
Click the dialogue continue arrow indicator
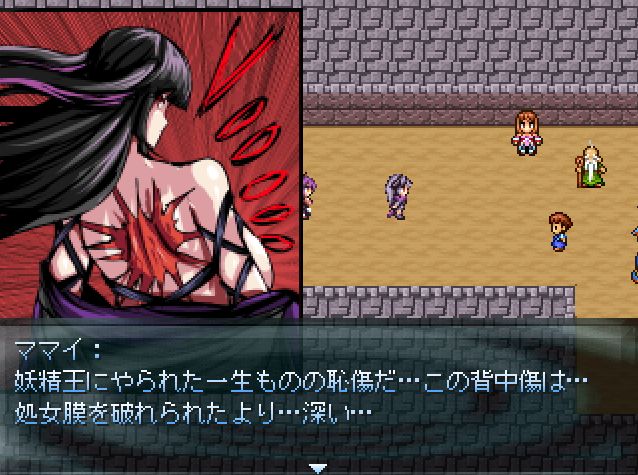318,467
